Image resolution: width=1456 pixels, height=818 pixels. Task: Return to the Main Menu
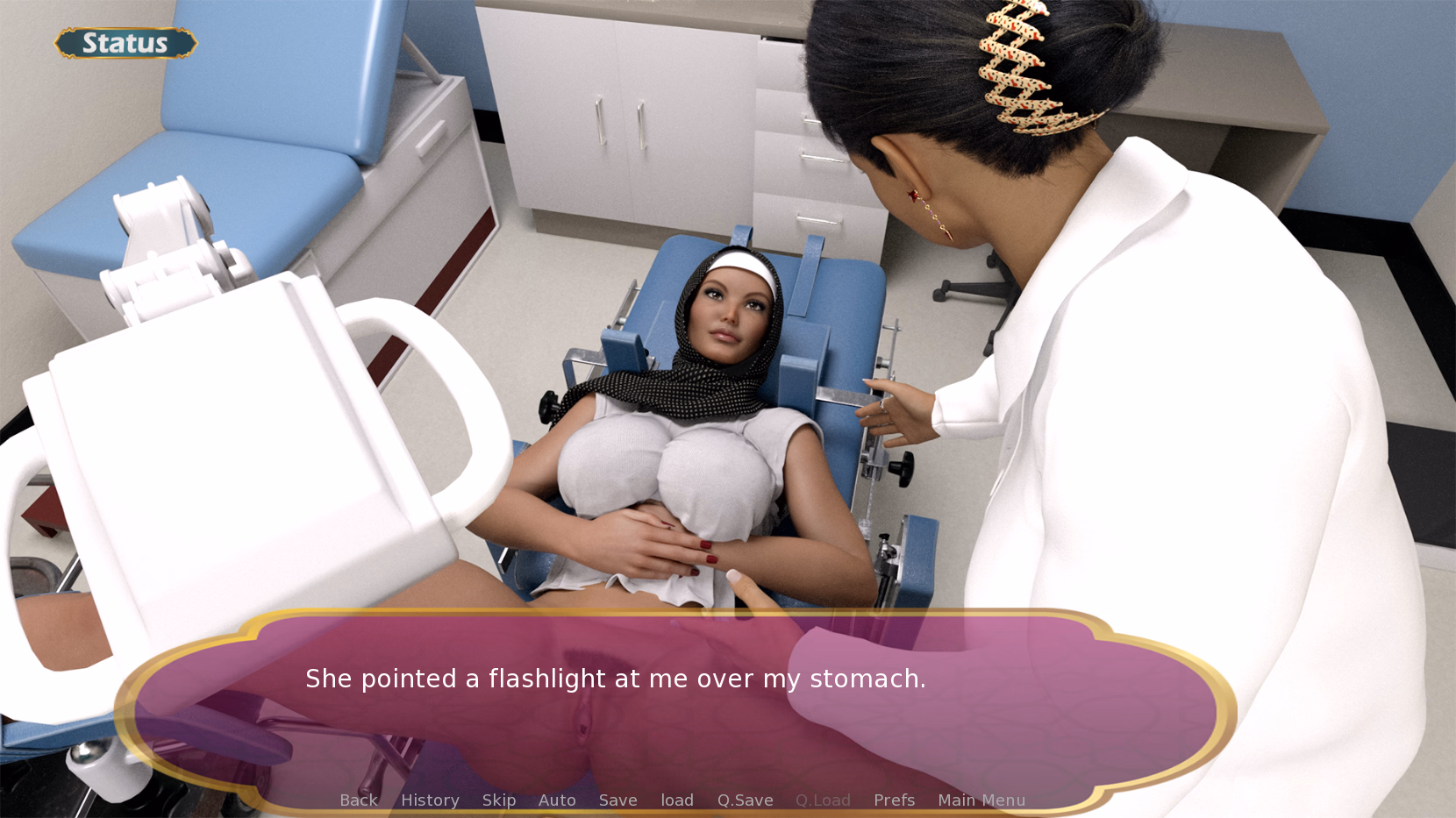point(981,800)
